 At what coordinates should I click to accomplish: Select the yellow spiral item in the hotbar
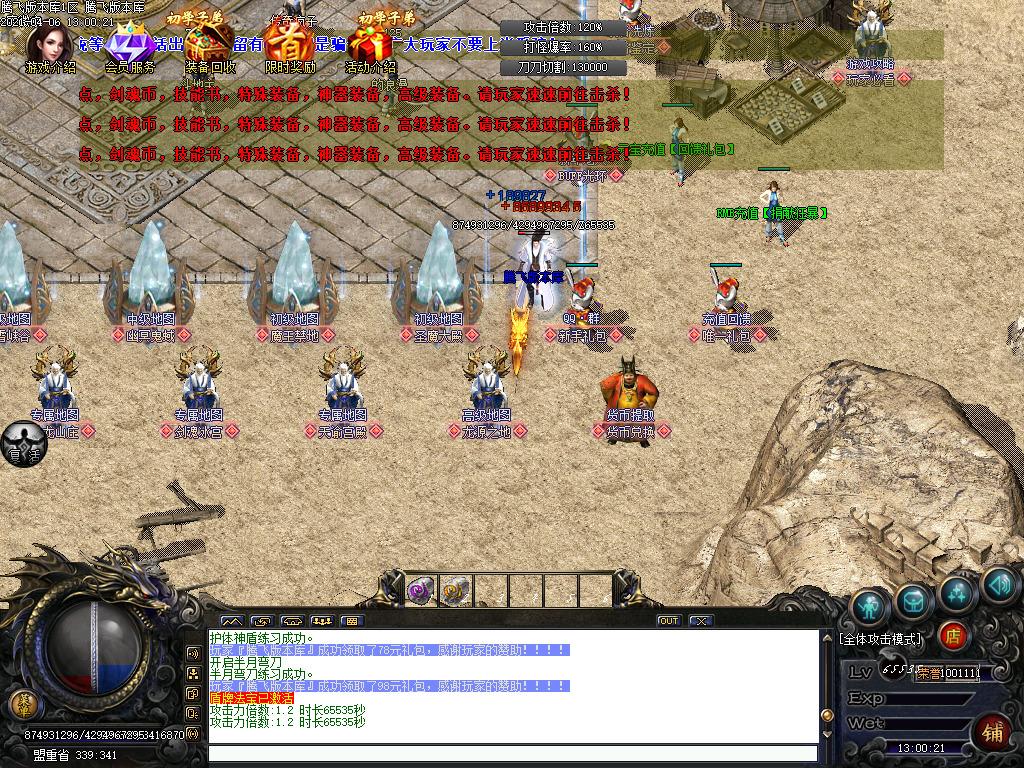coord(455,591)
